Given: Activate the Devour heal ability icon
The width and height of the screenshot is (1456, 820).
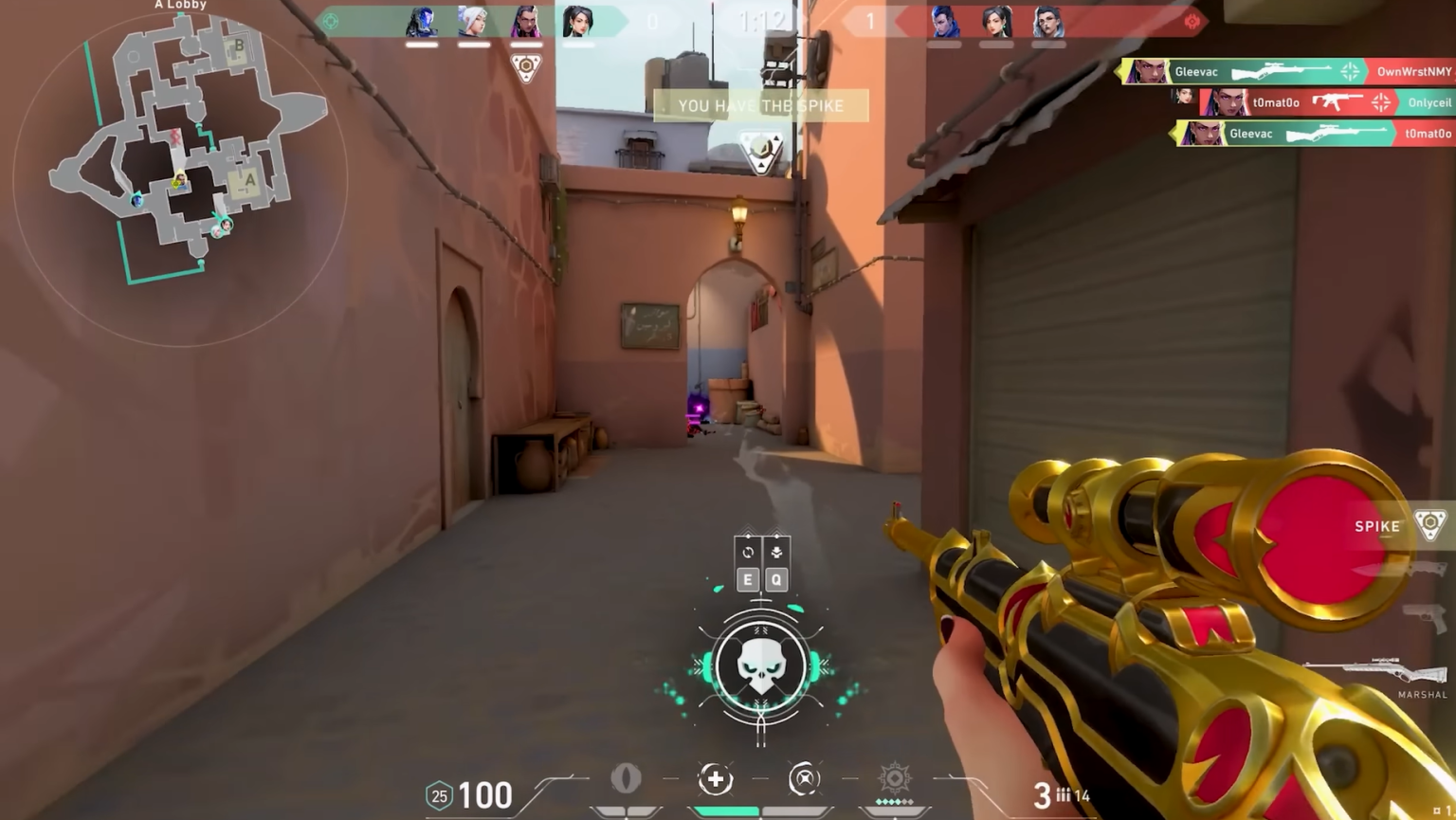Looking at the screenshot, I should point(717,779).
